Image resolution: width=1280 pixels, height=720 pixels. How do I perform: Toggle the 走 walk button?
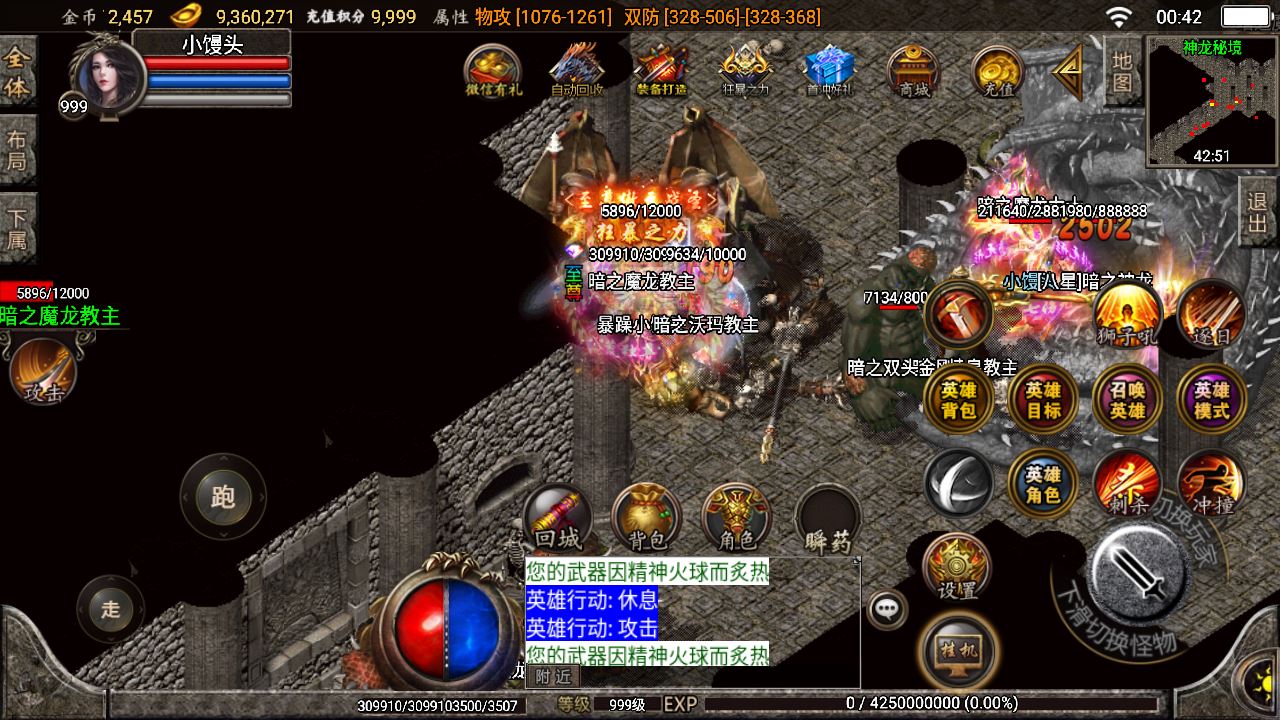coord(110,609)
